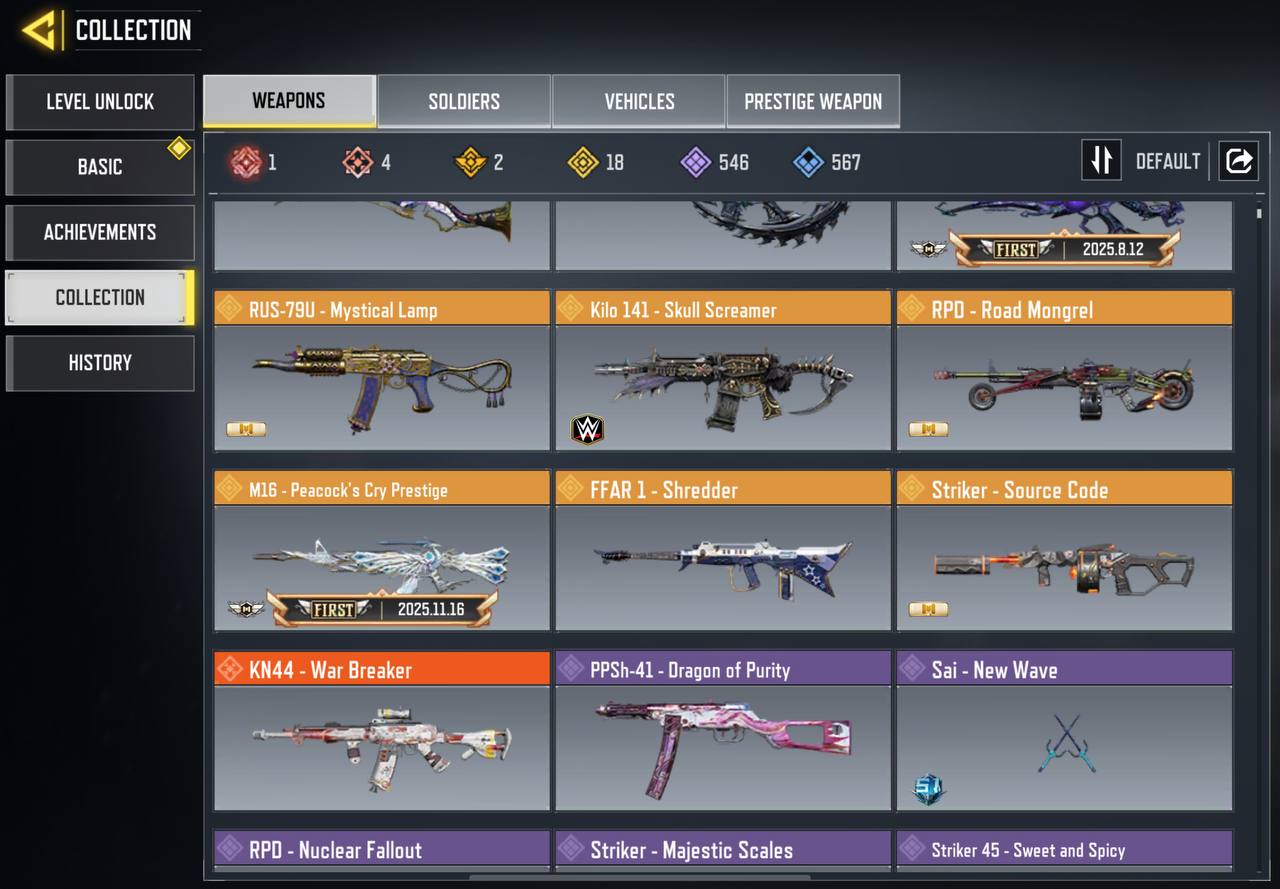This screenshot has height=889, width=1280.
Task: Choose the Kilo 141 Skull Screamer card
Action: tap(723, 386)
